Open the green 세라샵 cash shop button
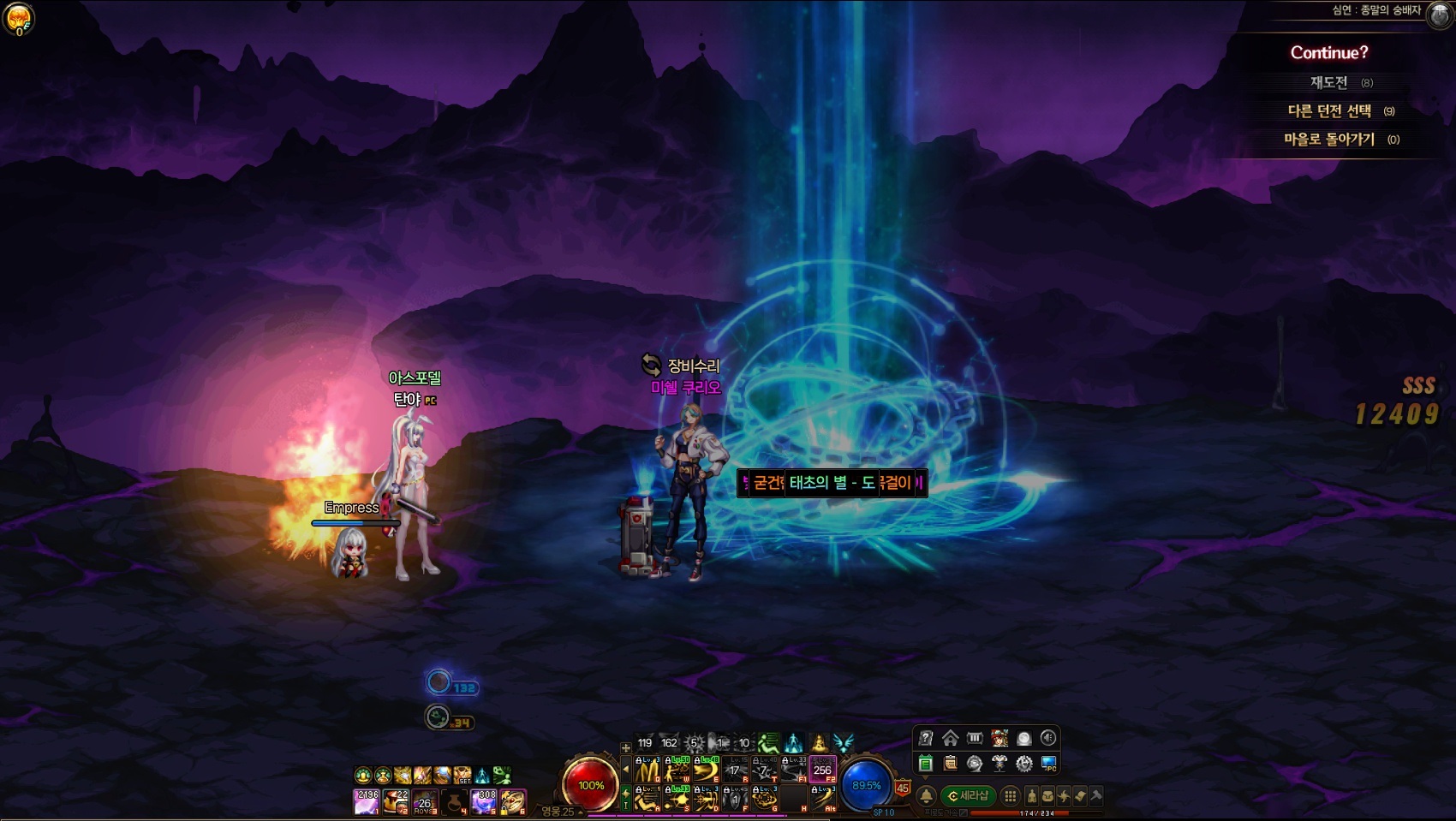 click(x=969, y=796)
